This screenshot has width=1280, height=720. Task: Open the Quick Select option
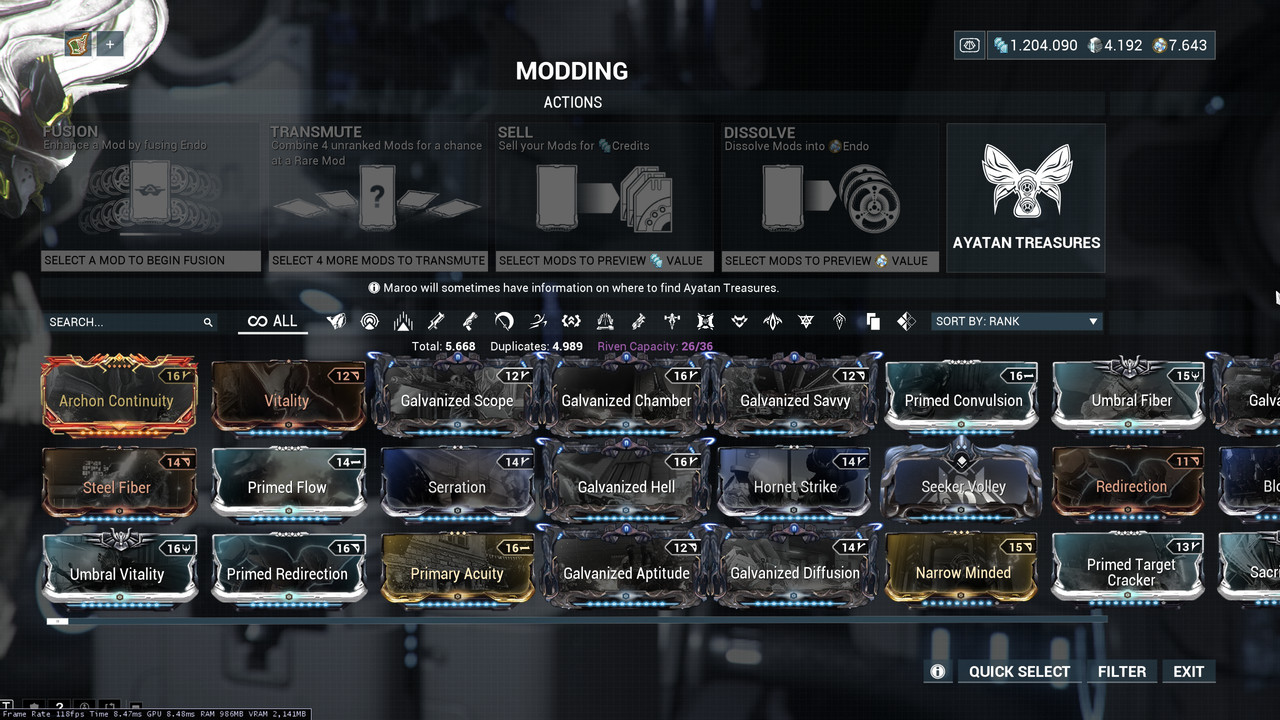coord(1019,672)
